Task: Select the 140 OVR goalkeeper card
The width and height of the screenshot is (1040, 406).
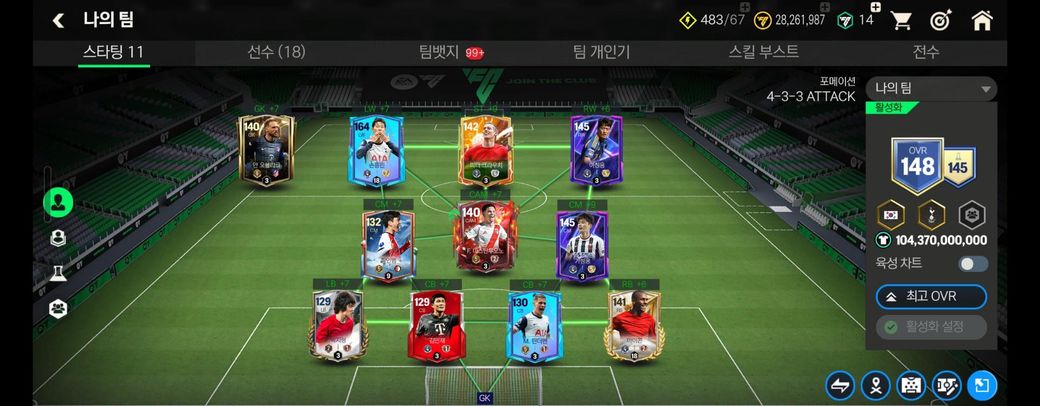Action: [x=266, y=150]
